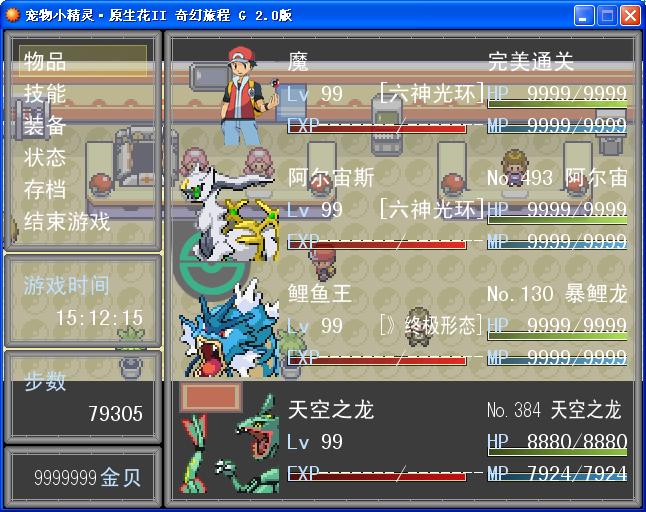
Task: Open the 装备 (Equipment) menu
Action: [45, 125]
